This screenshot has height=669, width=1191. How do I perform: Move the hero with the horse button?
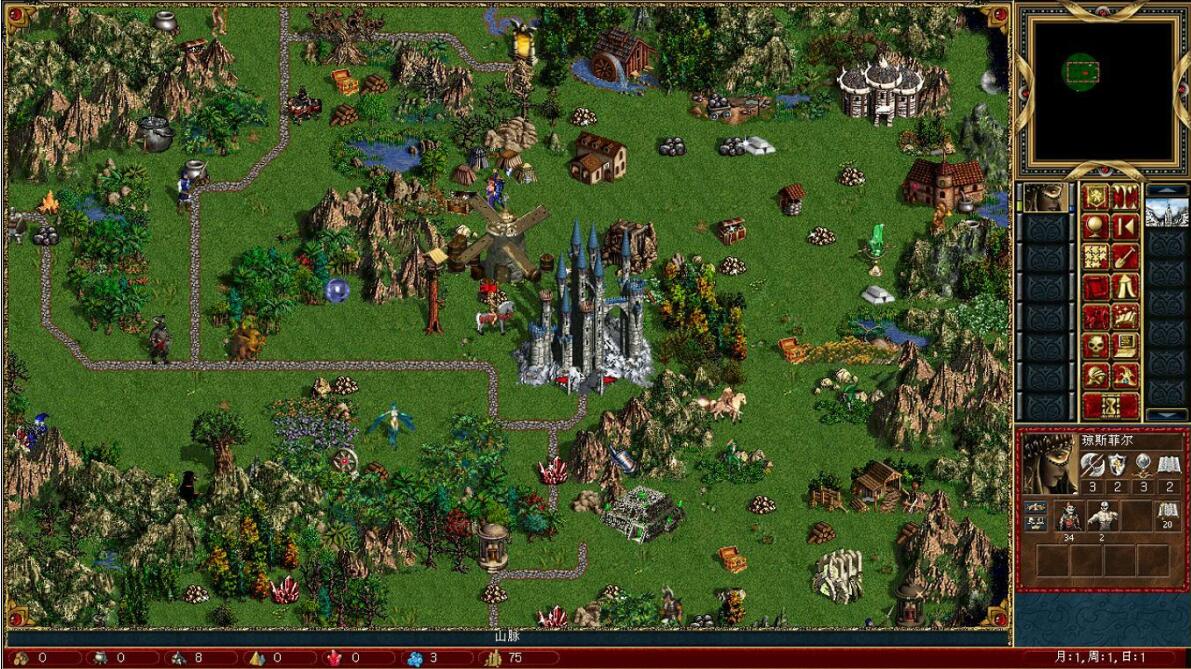1097,317
